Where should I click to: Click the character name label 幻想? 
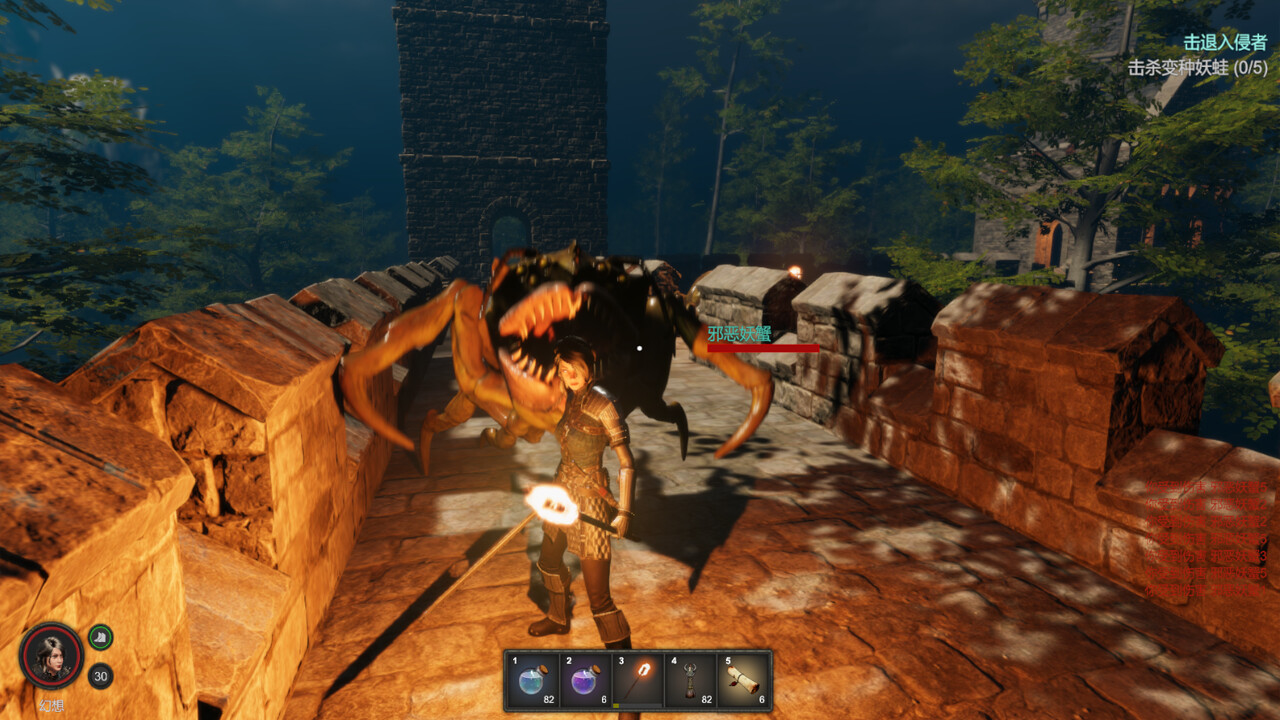pos(52,704)
